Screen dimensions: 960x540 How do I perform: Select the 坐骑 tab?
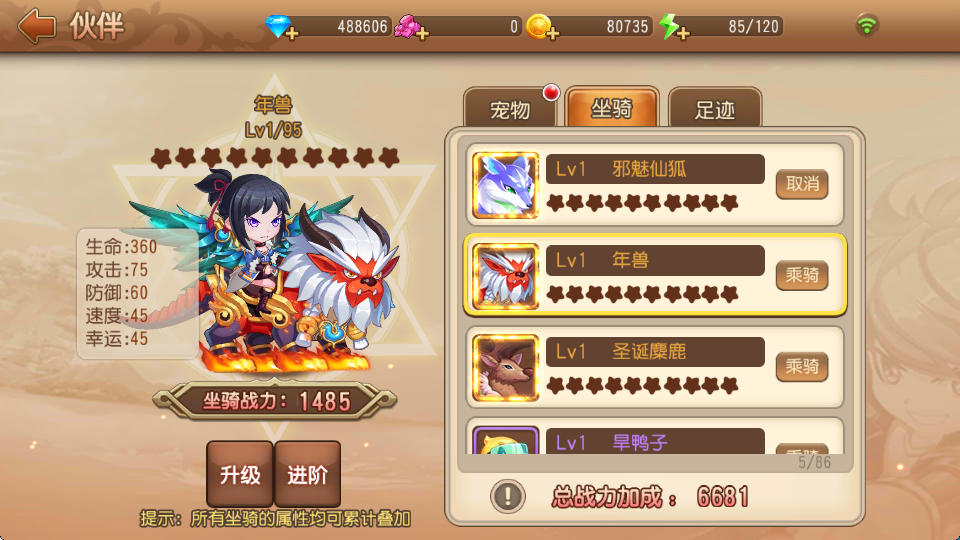[612, 109]
